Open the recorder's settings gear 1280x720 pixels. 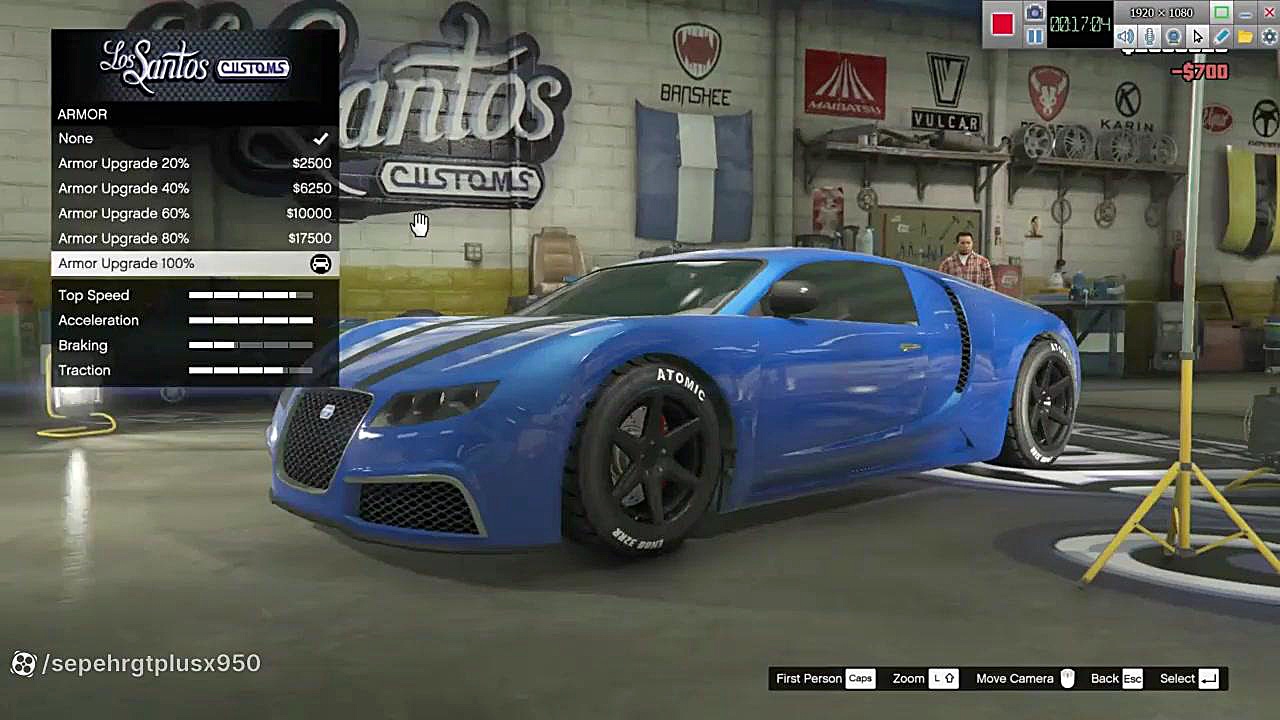[1269, 37]
